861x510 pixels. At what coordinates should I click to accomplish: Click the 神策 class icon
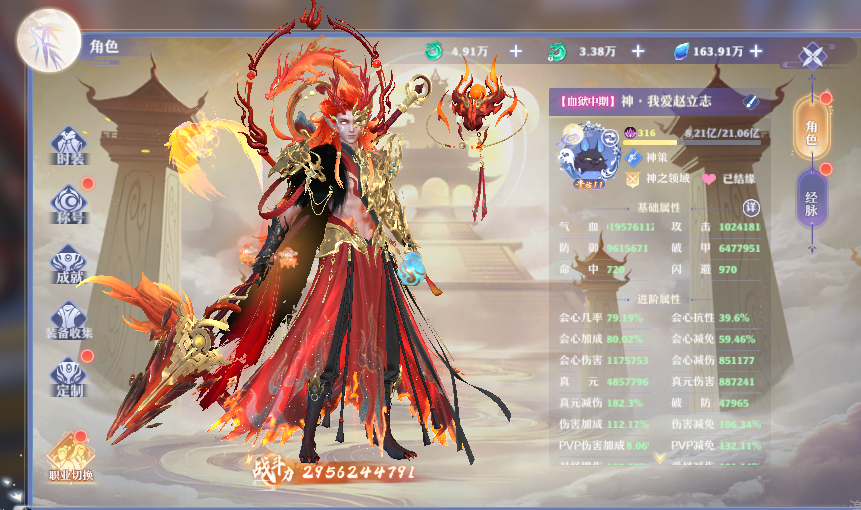click(632, 157)
